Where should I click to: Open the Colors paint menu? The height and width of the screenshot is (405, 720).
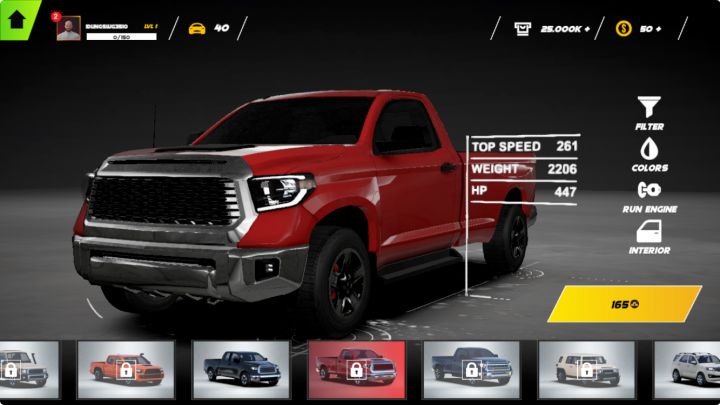649,154
